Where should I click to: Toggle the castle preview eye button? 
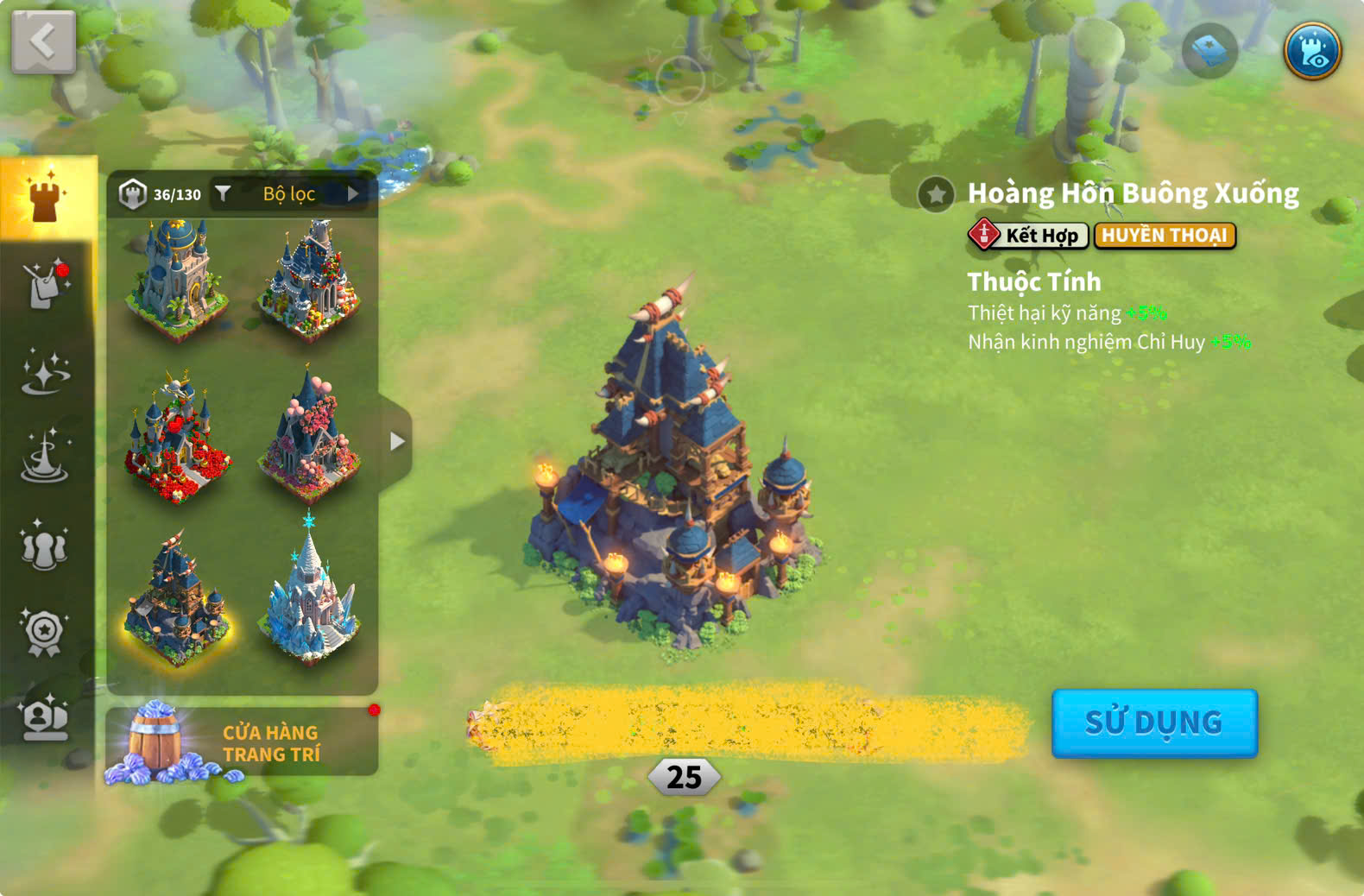pyautogui.click(x=1312, y=51)
